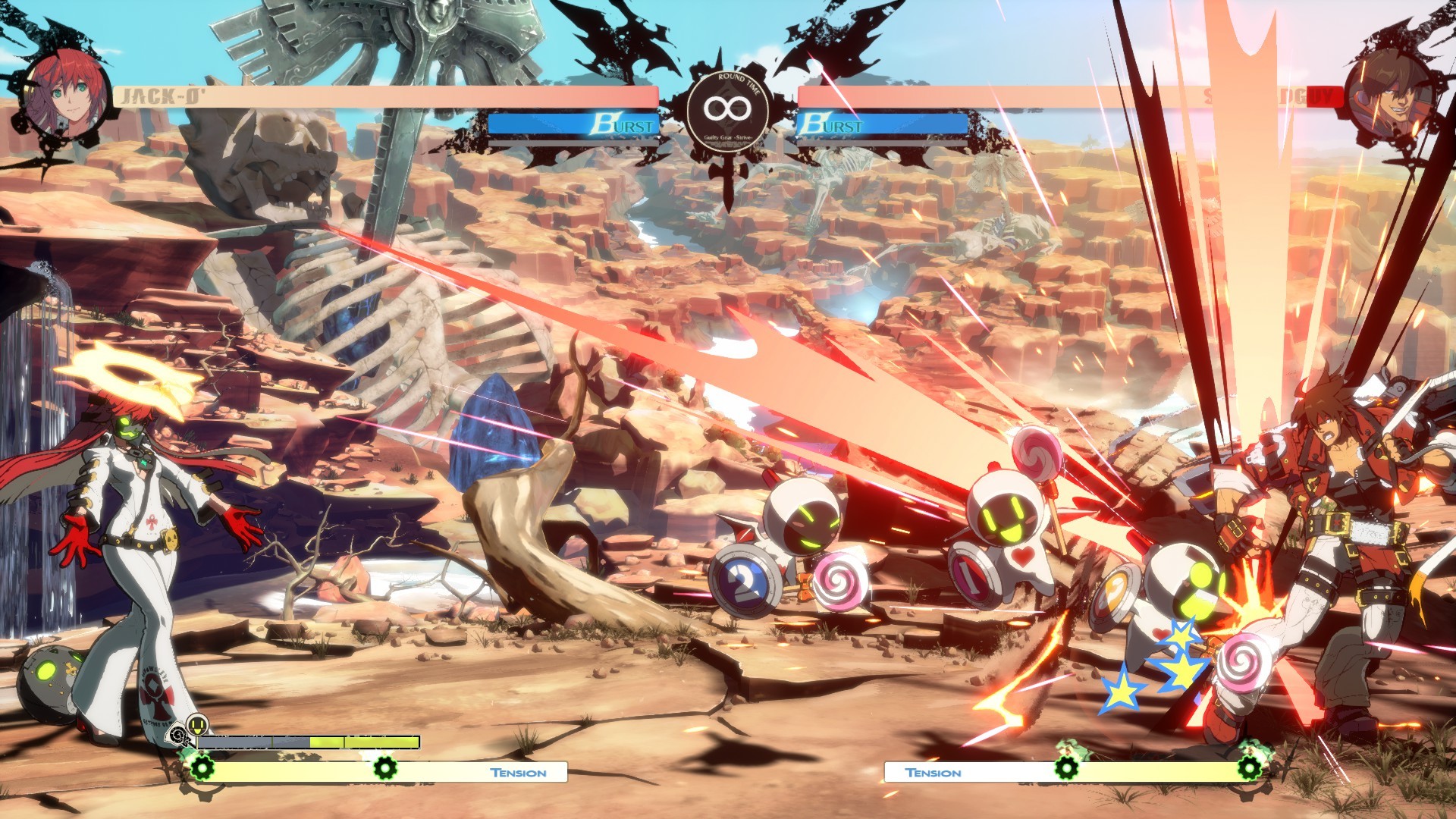Select the smiling servant face icon above the gauge

[198, 724]
